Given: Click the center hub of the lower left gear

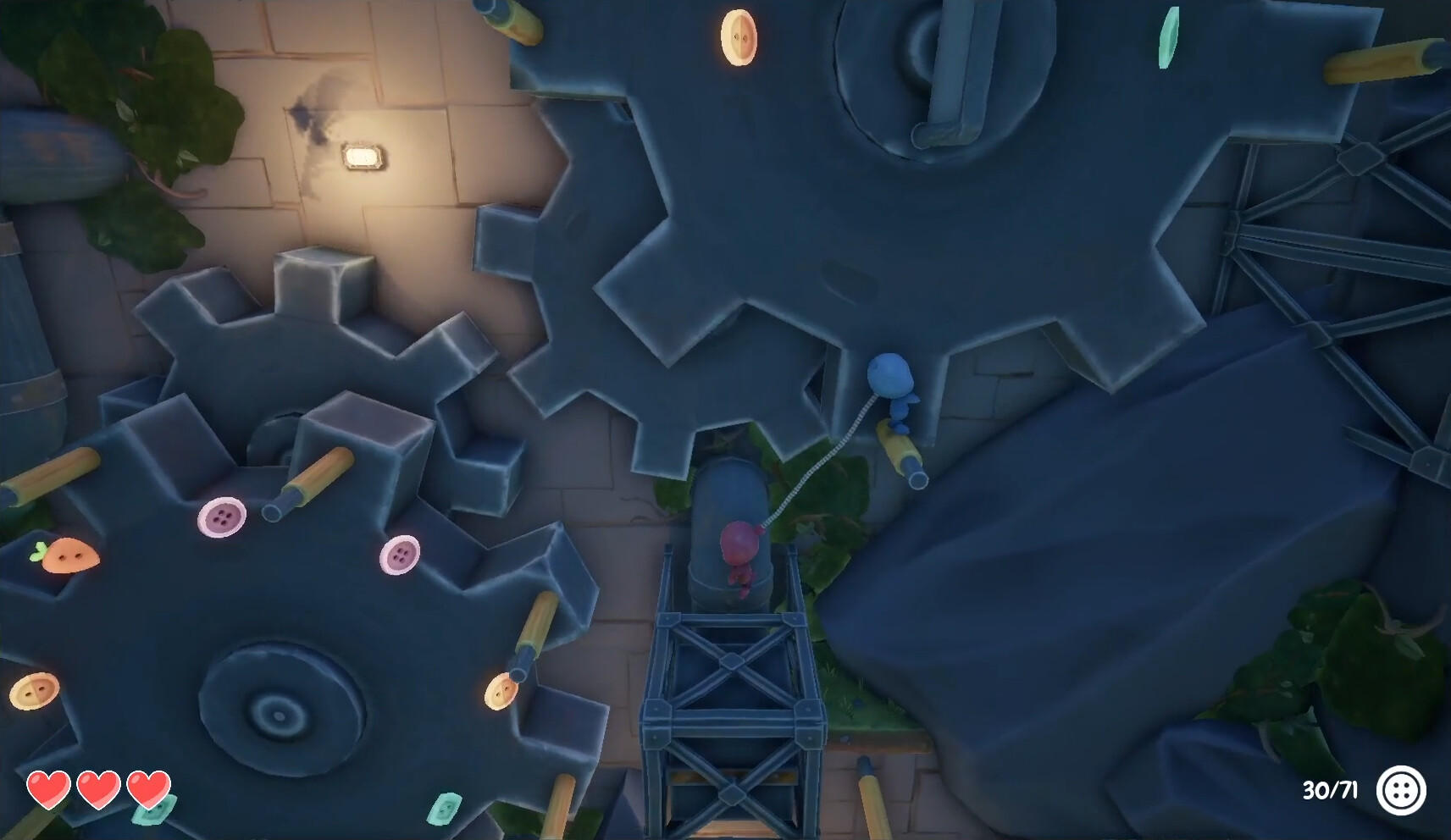Looking at the screenshot, I should coord(280,713).
